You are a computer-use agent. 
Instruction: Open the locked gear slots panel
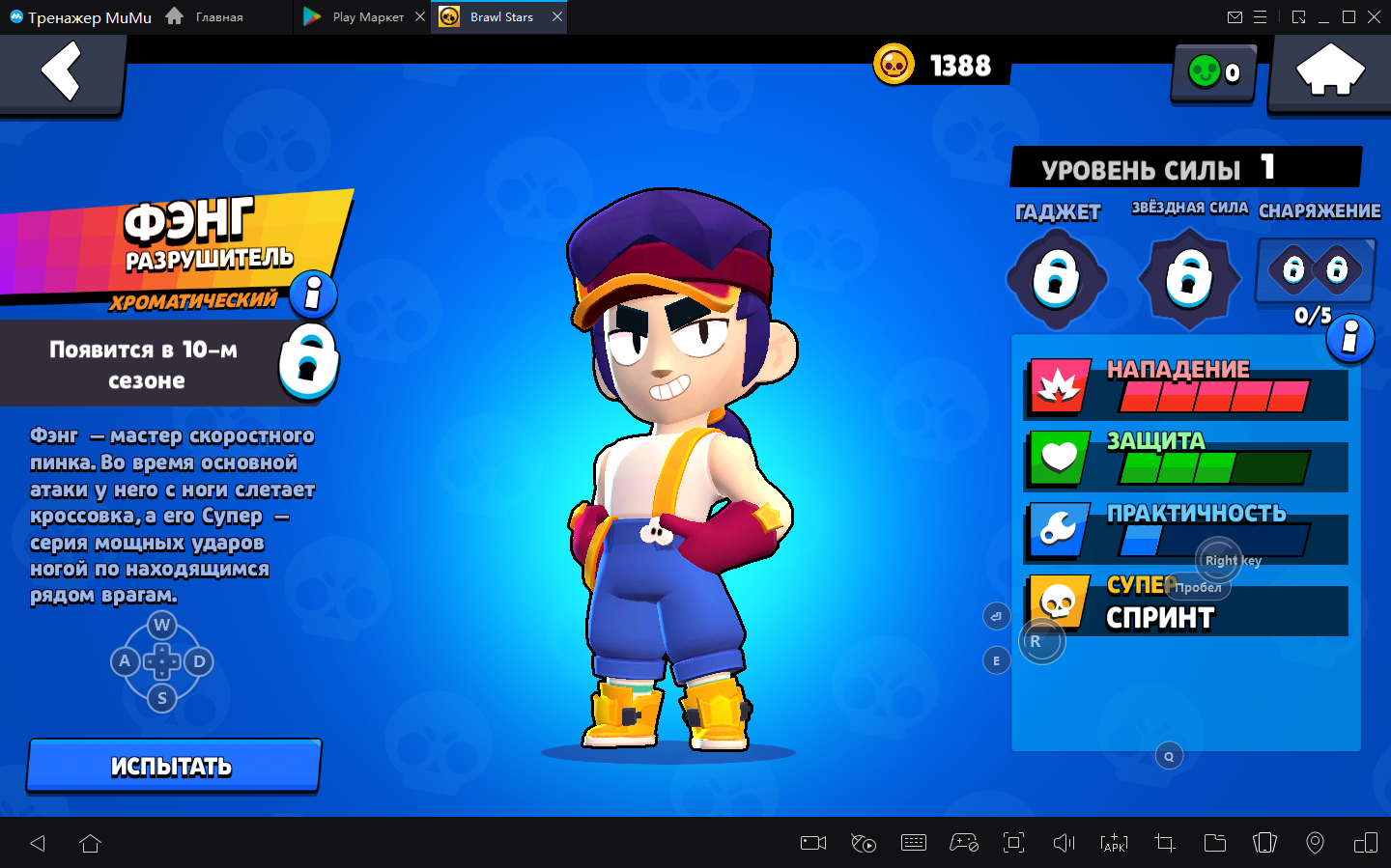tap(1315, 269)
